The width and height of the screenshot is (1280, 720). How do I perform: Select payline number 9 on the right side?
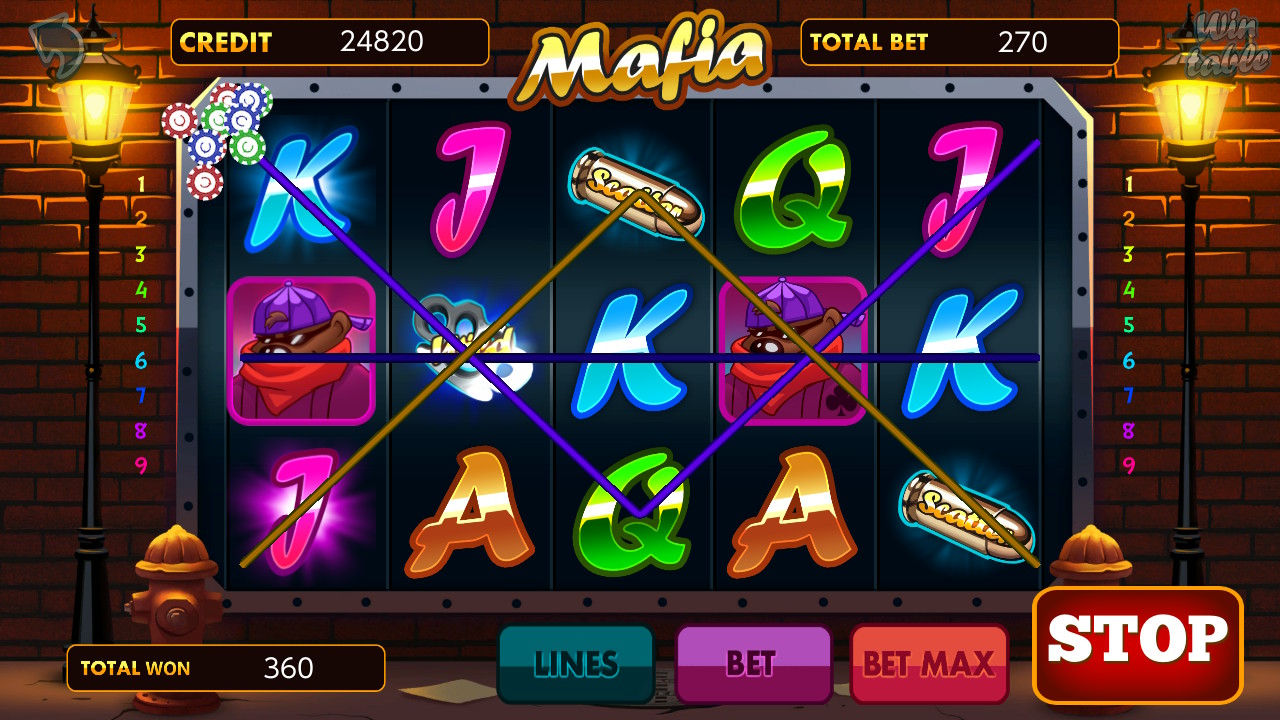1130,466
